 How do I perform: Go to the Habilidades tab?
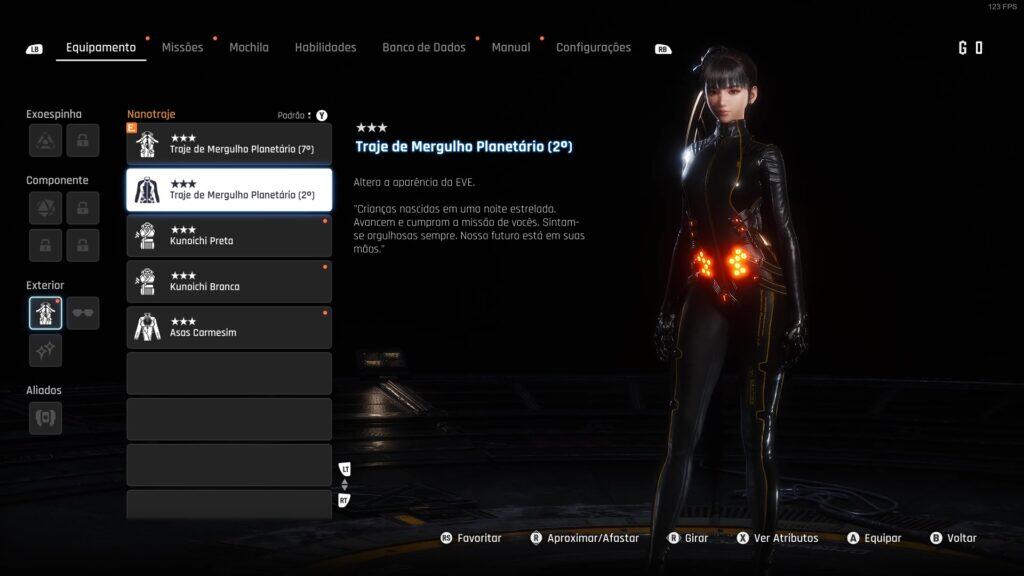point(325,47)
